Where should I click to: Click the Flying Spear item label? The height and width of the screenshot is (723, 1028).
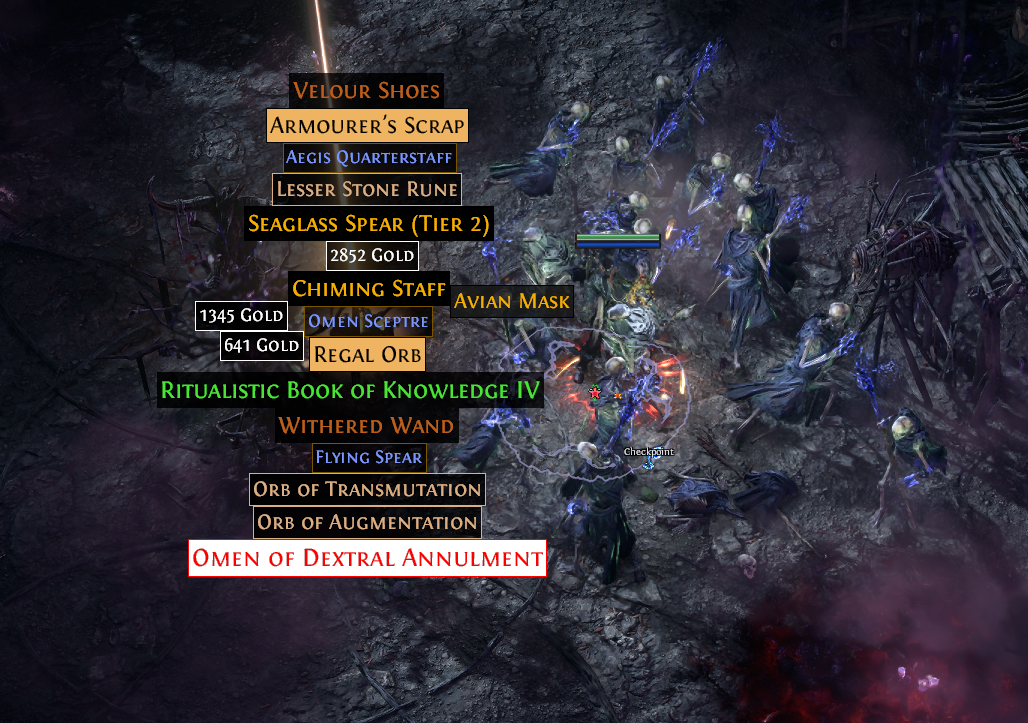tap(369, 458)
